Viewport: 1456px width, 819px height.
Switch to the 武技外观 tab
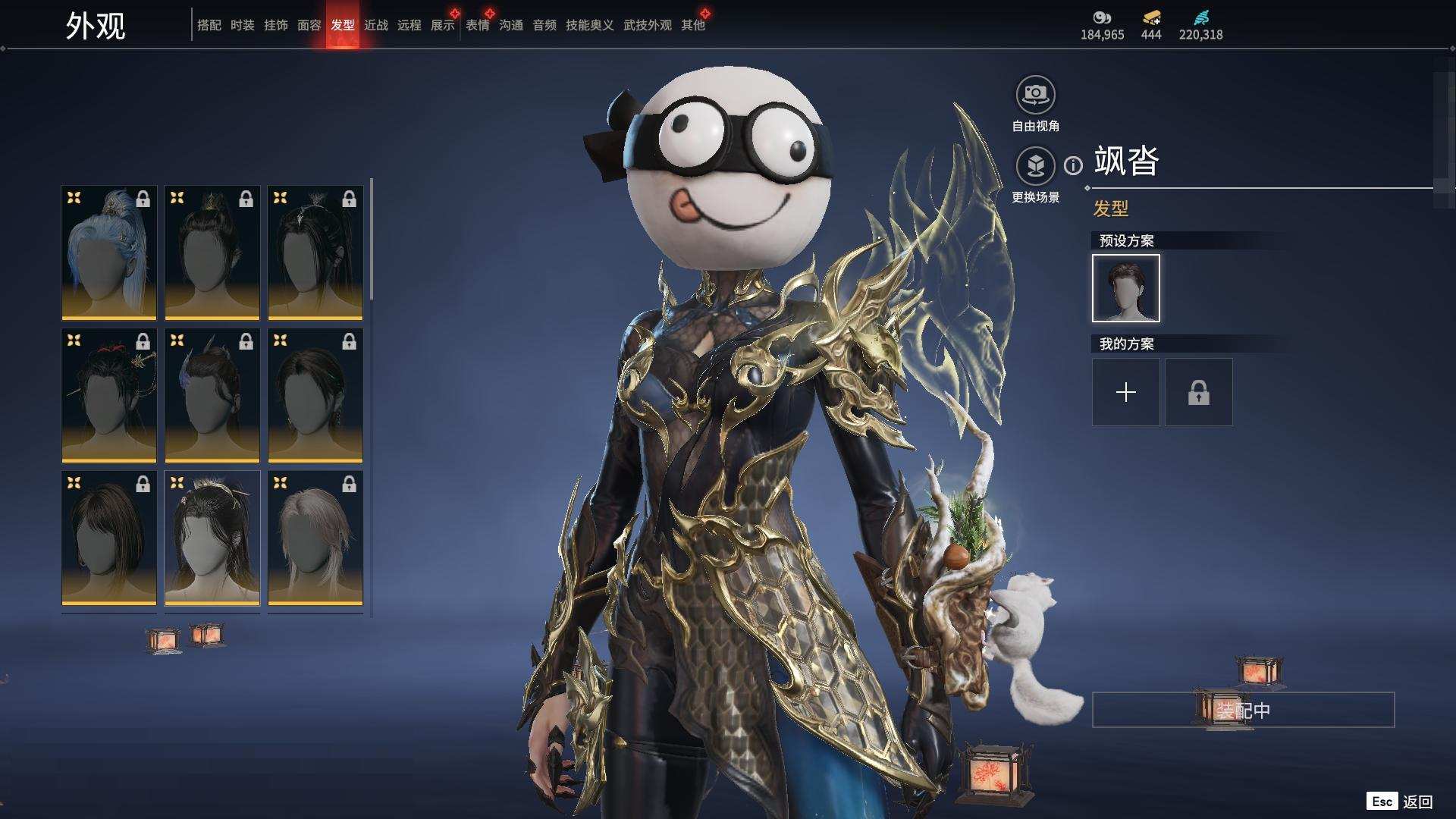[x=647, y=25]
